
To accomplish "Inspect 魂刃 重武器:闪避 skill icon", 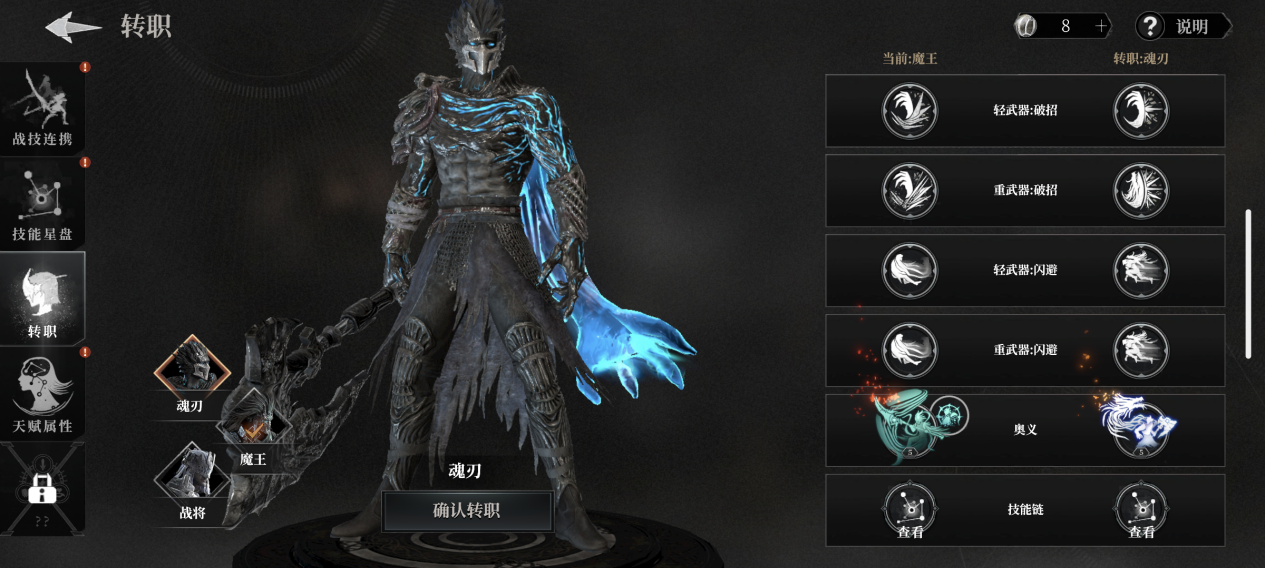I will [1141, 350].
